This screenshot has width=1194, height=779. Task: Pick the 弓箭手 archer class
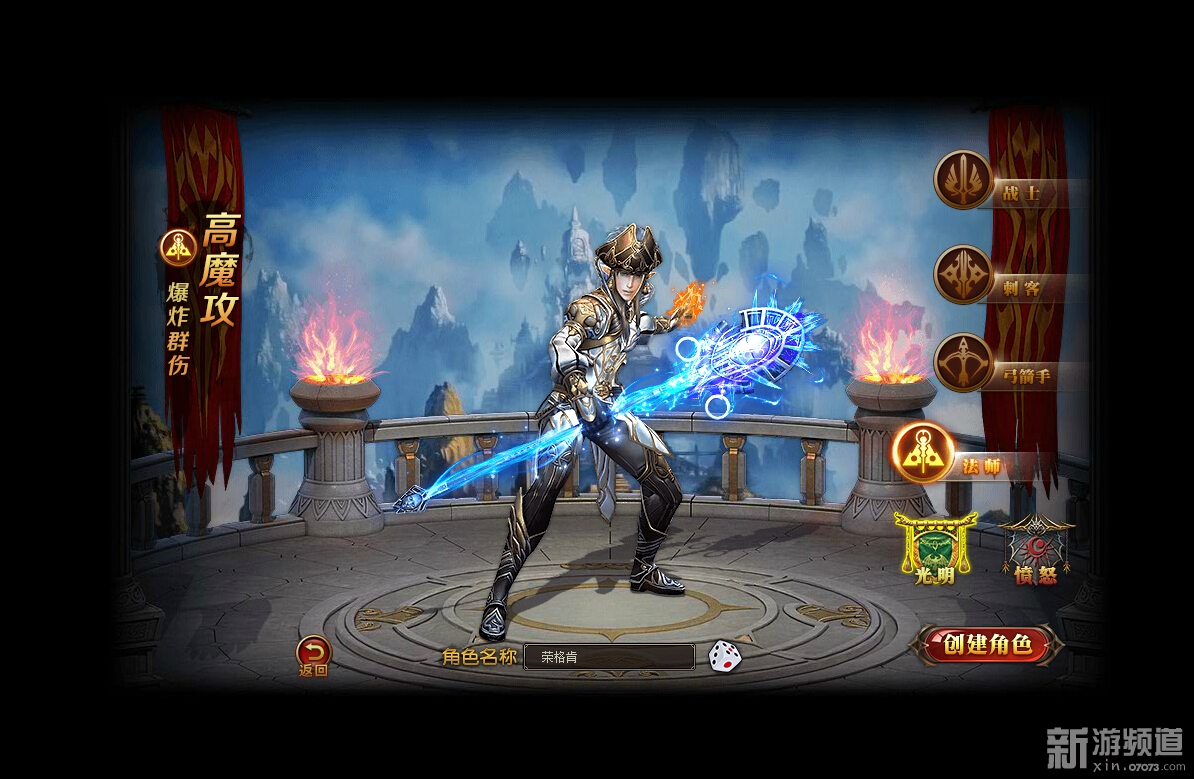tap(963, 363)
